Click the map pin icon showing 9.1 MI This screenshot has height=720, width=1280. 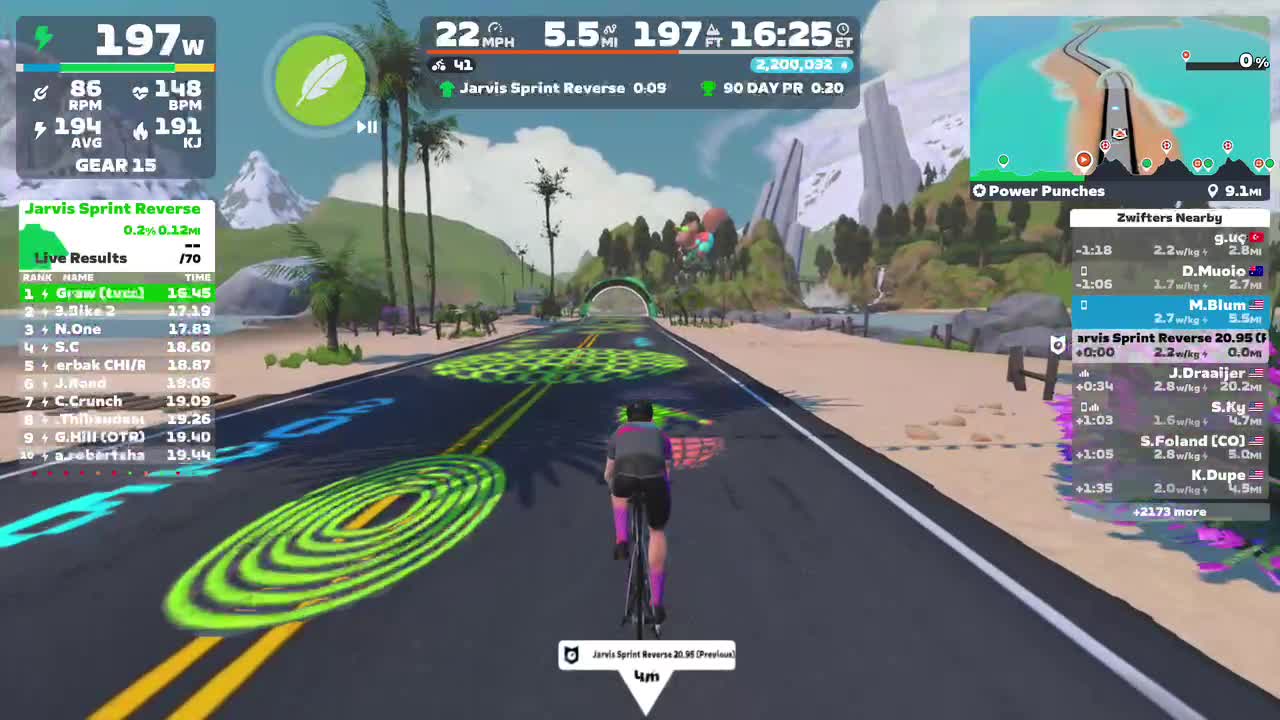1213,190
